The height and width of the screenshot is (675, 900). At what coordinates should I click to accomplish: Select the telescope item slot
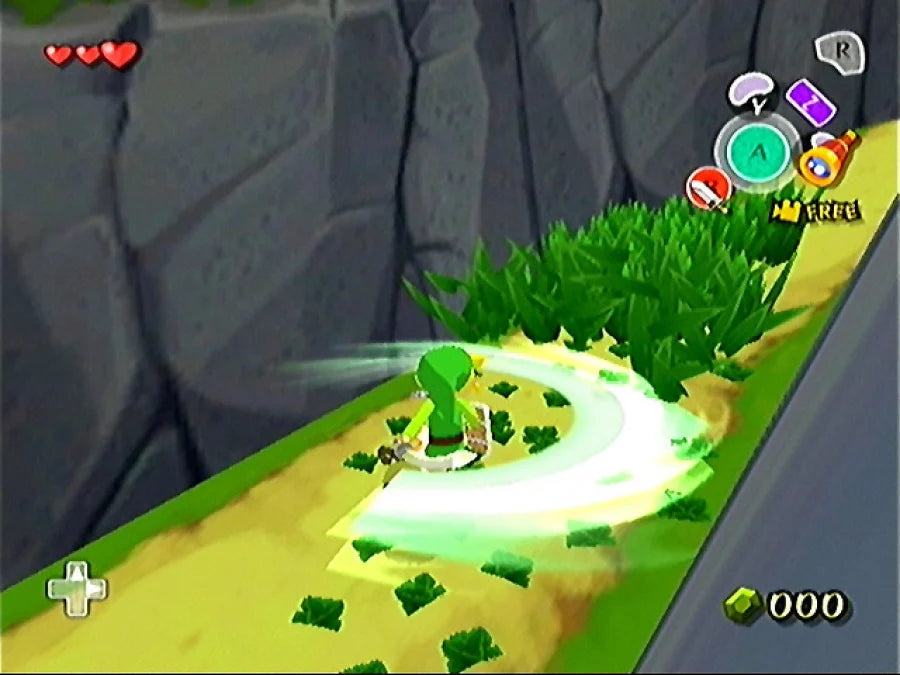[829, 160]
